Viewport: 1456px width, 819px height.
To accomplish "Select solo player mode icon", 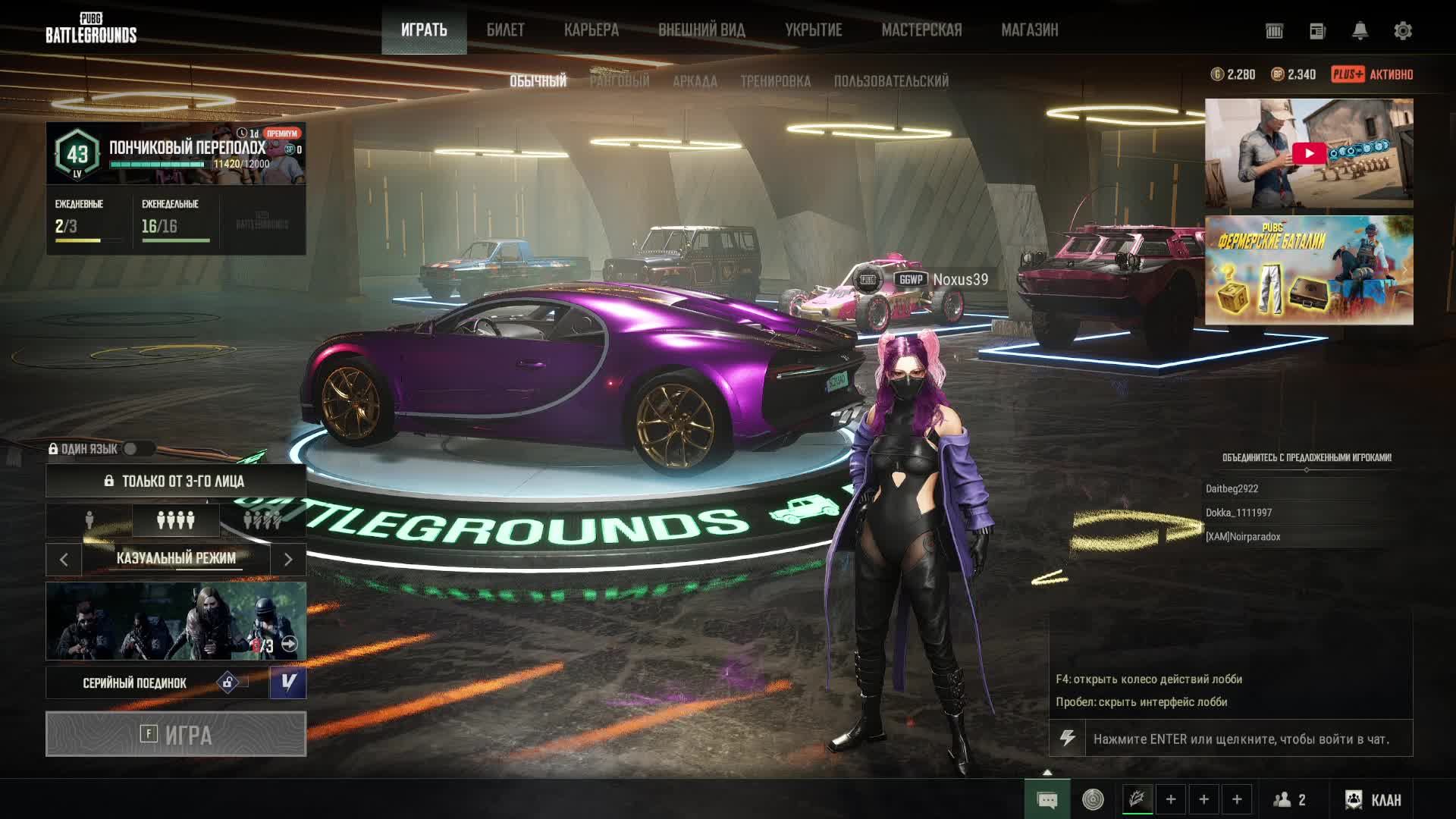I will click(x=89, y=520).
